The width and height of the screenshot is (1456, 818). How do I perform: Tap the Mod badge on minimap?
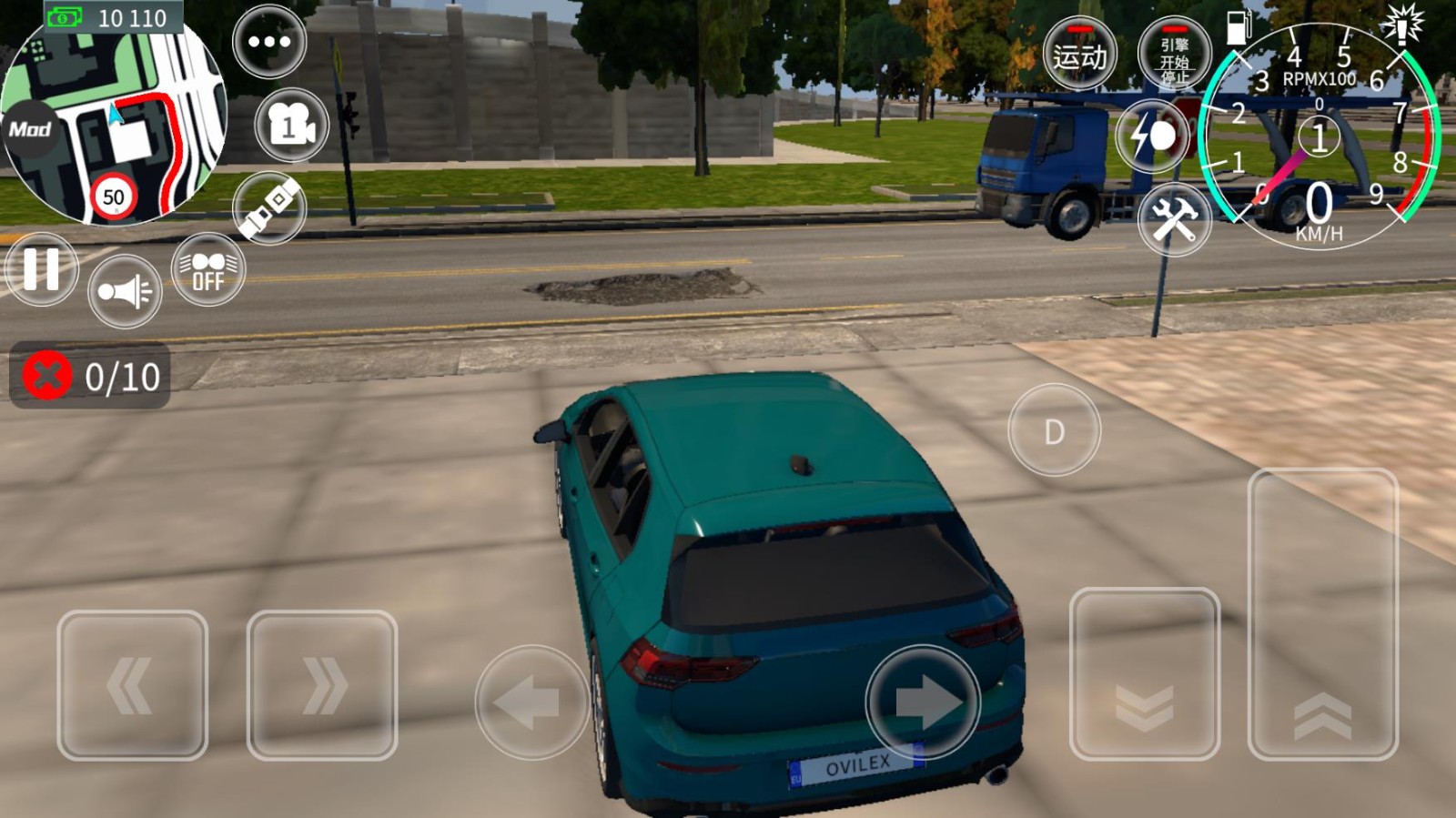tap(29, 129)
